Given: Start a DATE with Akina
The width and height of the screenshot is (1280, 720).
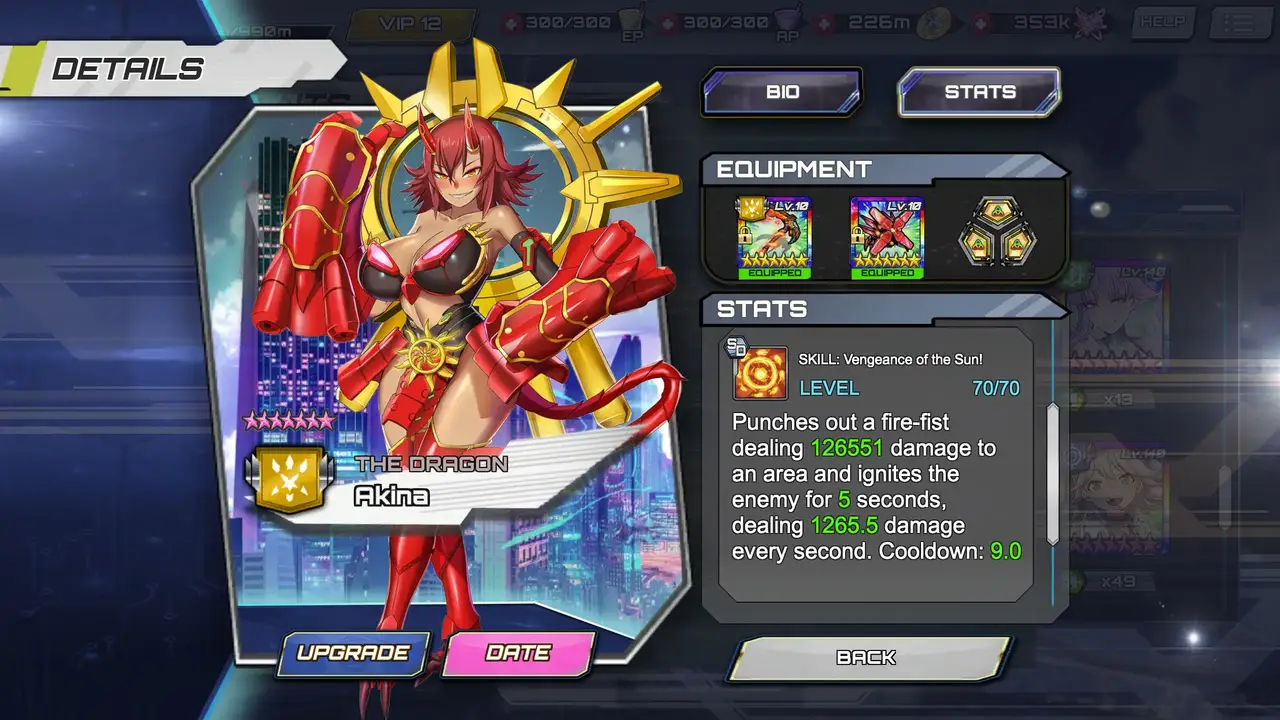Looking at the screenshot, I should coord(518,653).
